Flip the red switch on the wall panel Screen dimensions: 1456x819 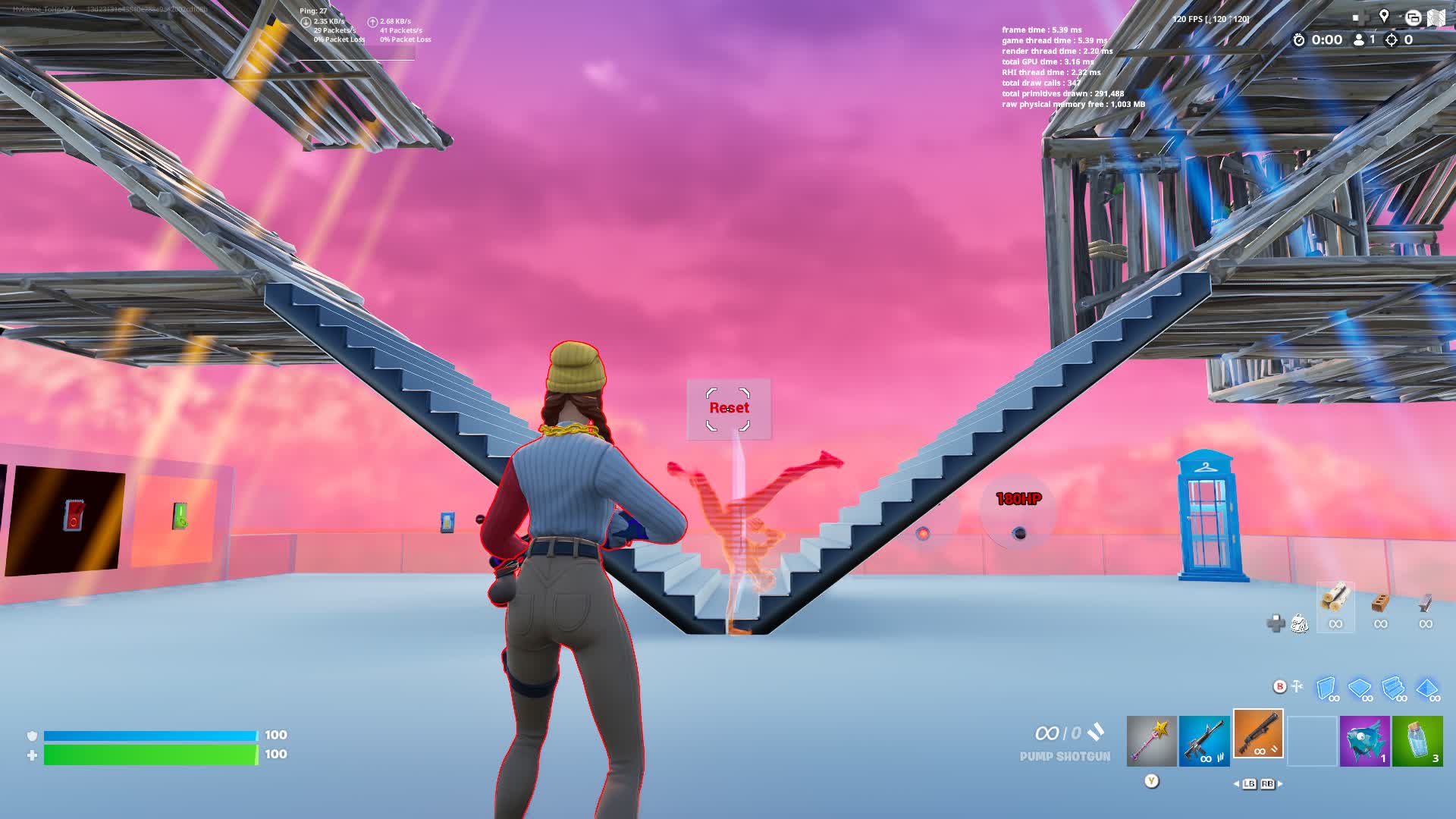pyautogui.click(x=72, y=513)
